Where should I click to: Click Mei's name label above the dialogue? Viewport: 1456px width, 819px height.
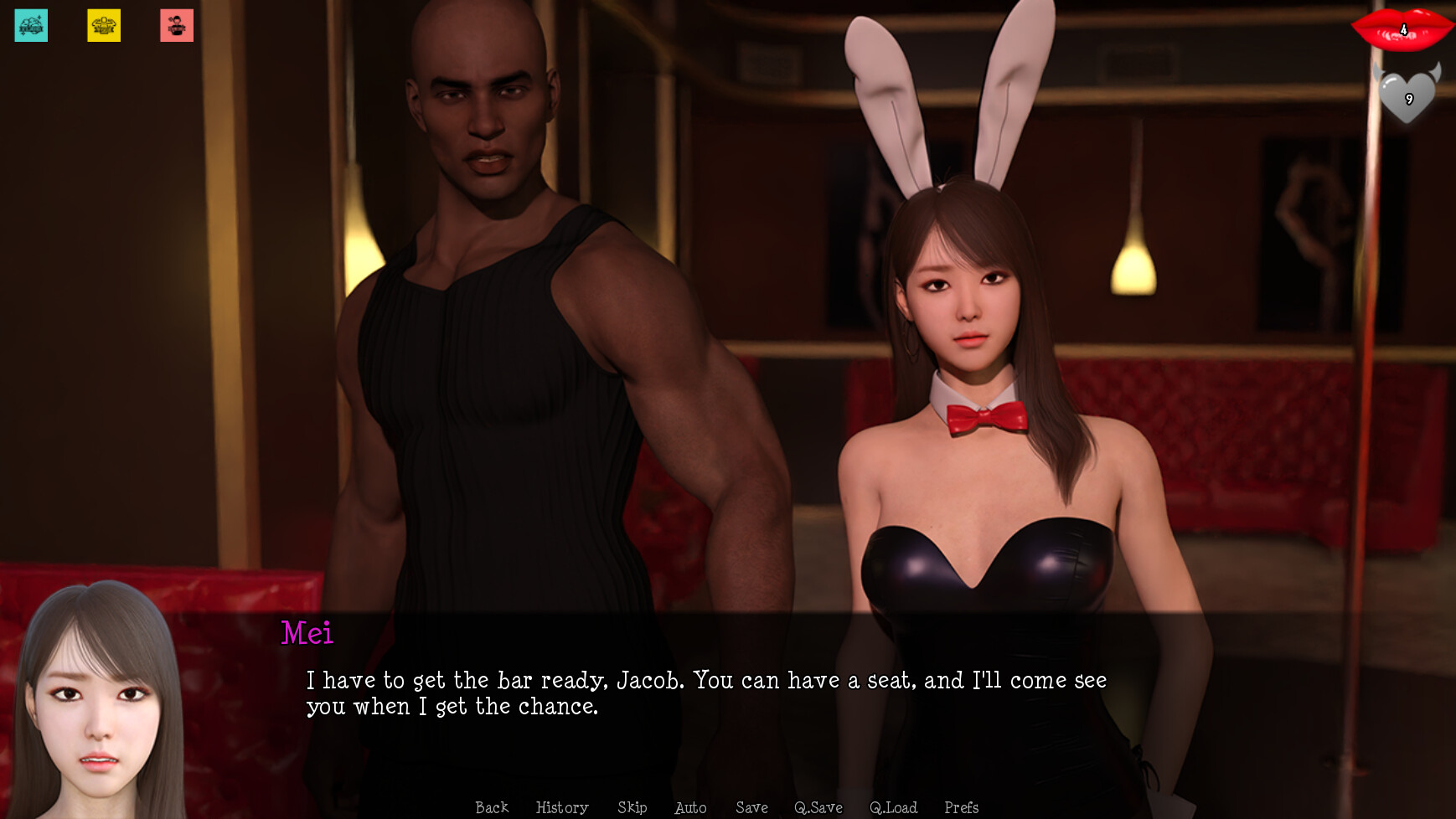tap(307, 634)
